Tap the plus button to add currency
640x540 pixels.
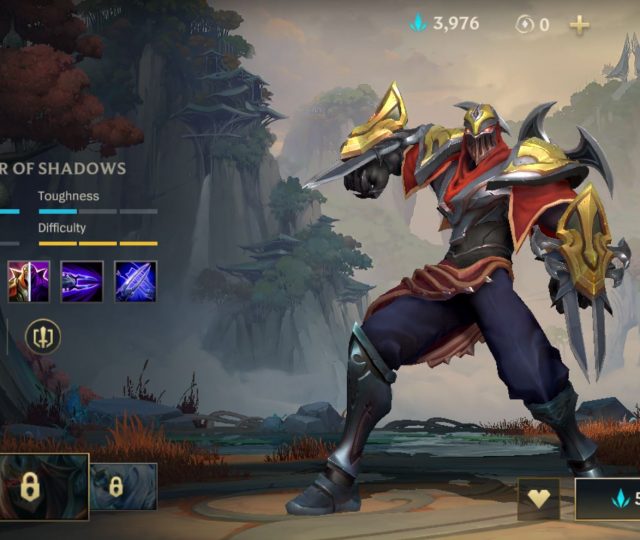579,24
